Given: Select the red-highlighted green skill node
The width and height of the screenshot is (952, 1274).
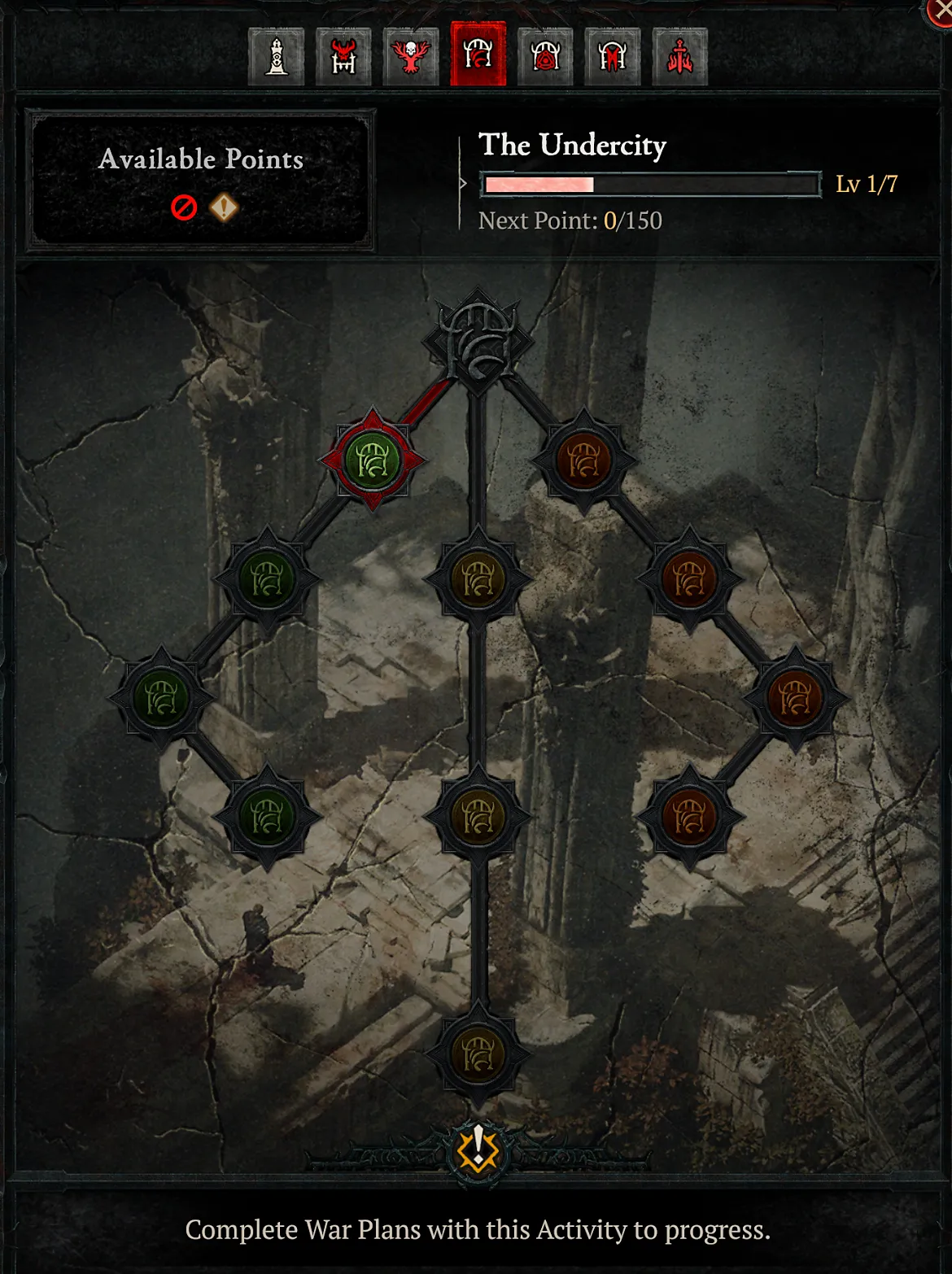Looking at the screenshot, I should click(x=373, y=460).
